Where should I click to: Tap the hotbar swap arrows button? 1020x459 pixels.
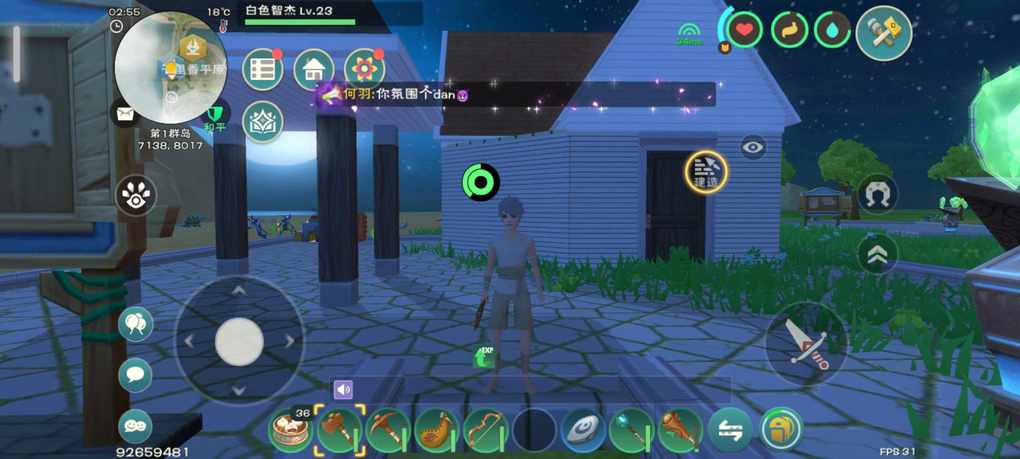(x=730, y=430)
